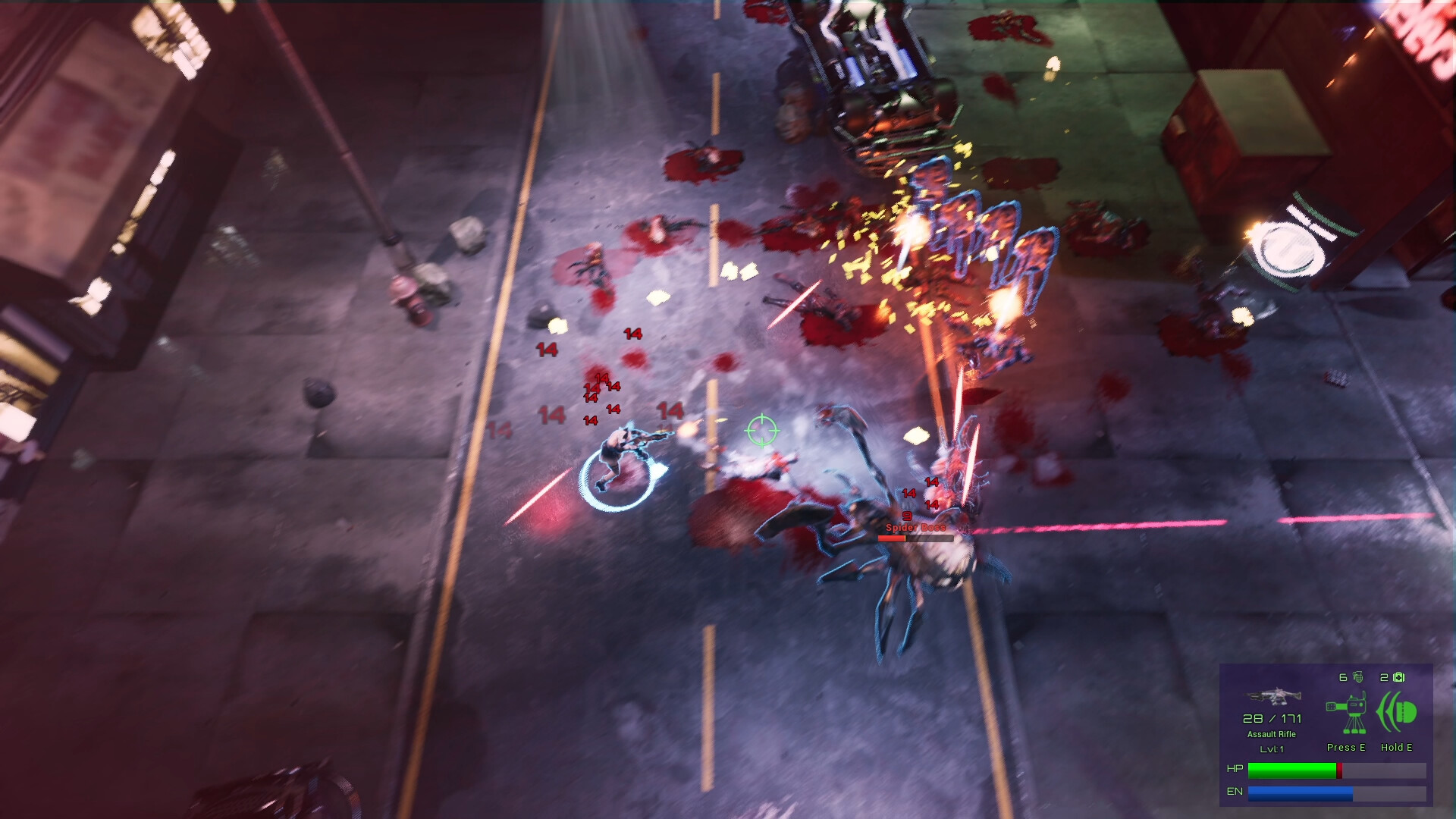Screen dimensions: 1456x819
Task: Click the shield ability icon above Hold E
Action: point(1397,711)
